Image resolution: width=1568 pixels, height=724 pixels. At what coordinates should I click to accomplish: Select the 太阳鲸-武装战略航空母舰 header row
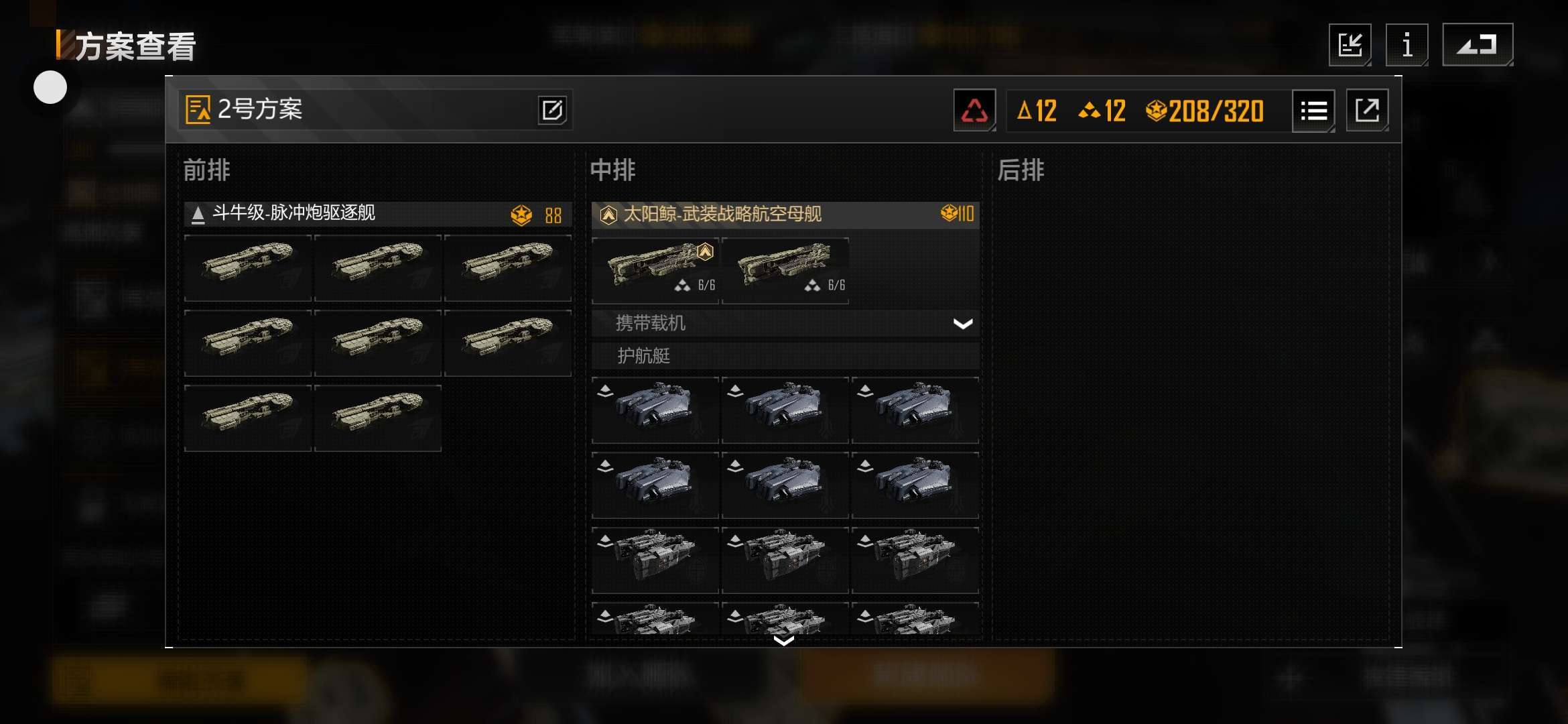(x=785, y=215)
